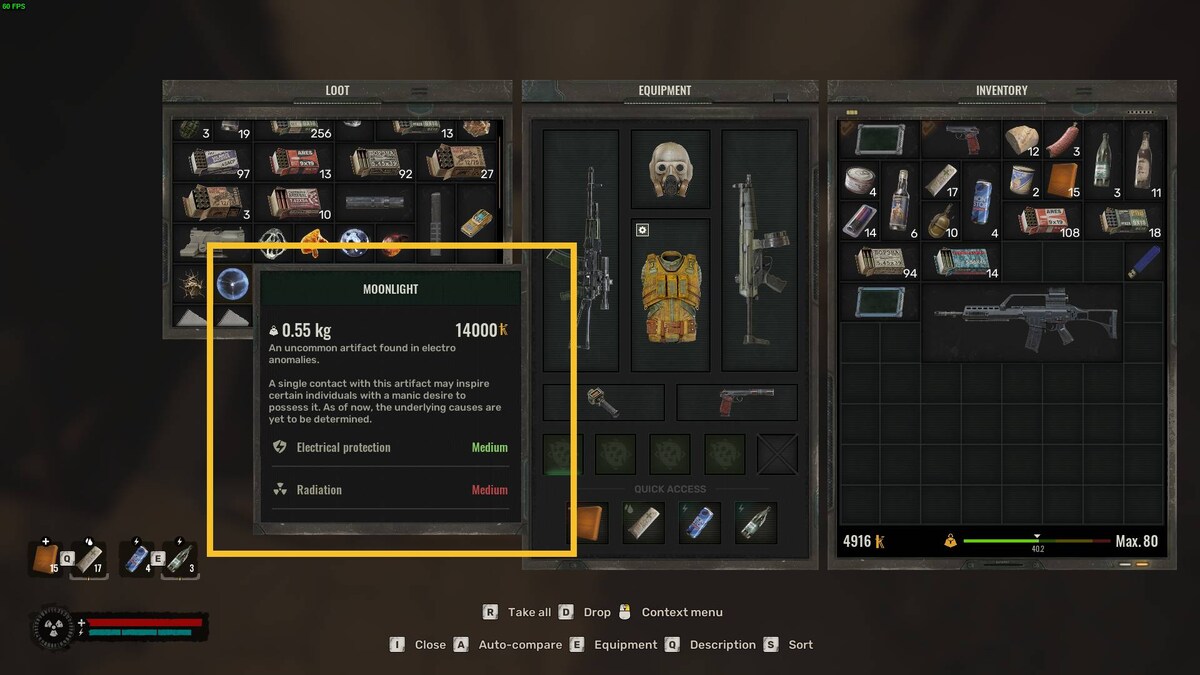Use the water bottle in the quick access bar
This screenshot has width=1200, height=675.
click(755, 522)
